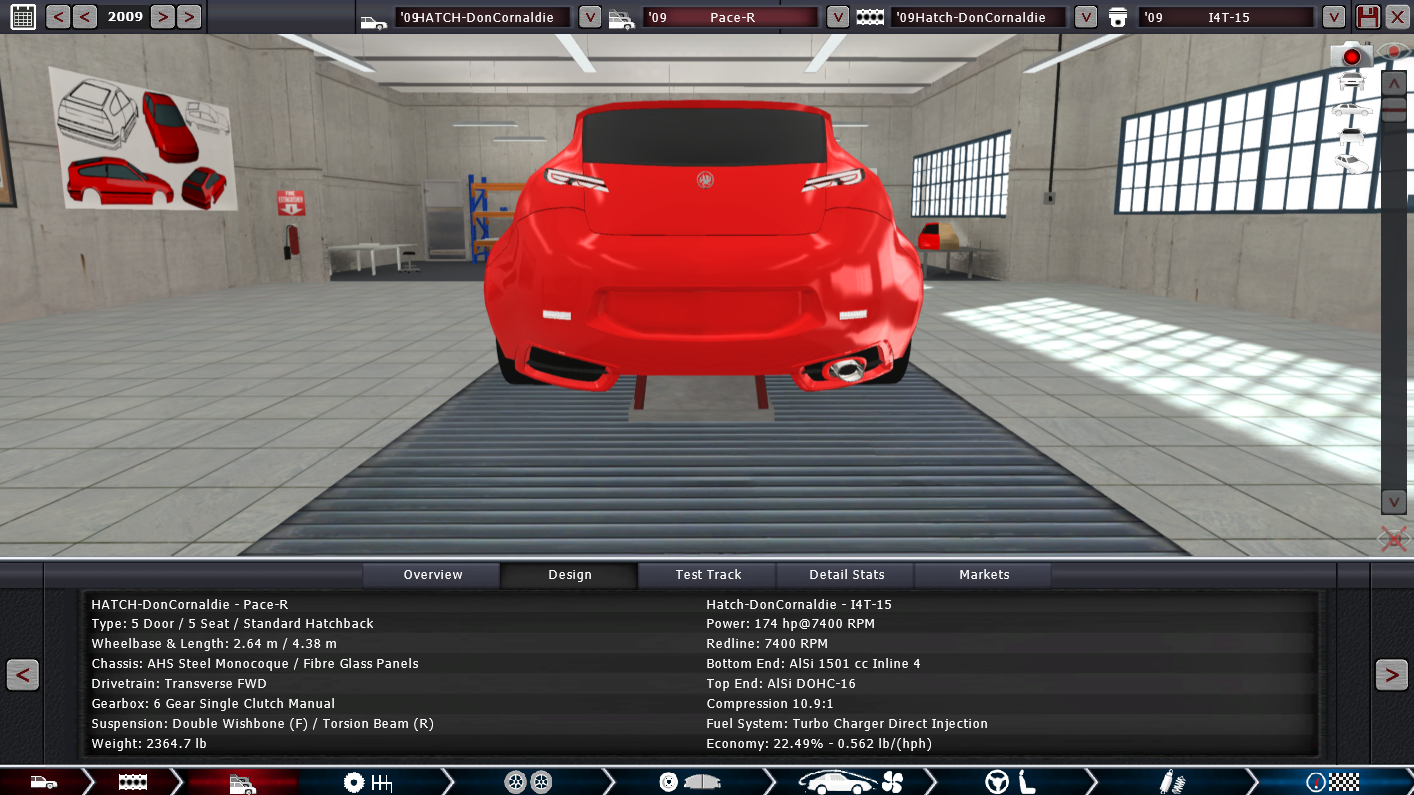
Task: Open the car model dropdown for HATCH-DonCornaldie
Action: point(590,17)
